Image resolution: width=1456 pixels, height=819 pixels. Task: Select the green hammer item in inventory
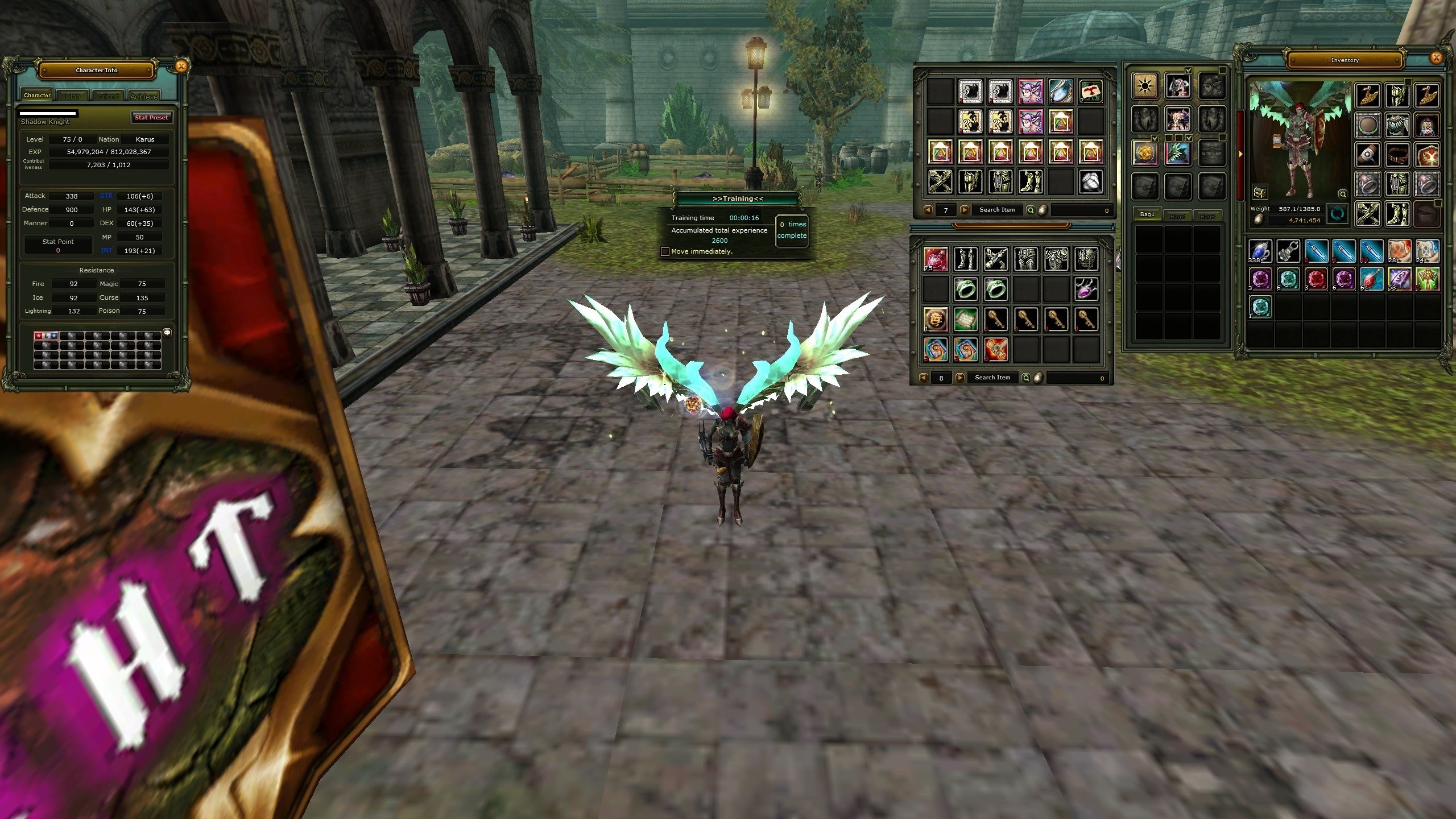1428,279
